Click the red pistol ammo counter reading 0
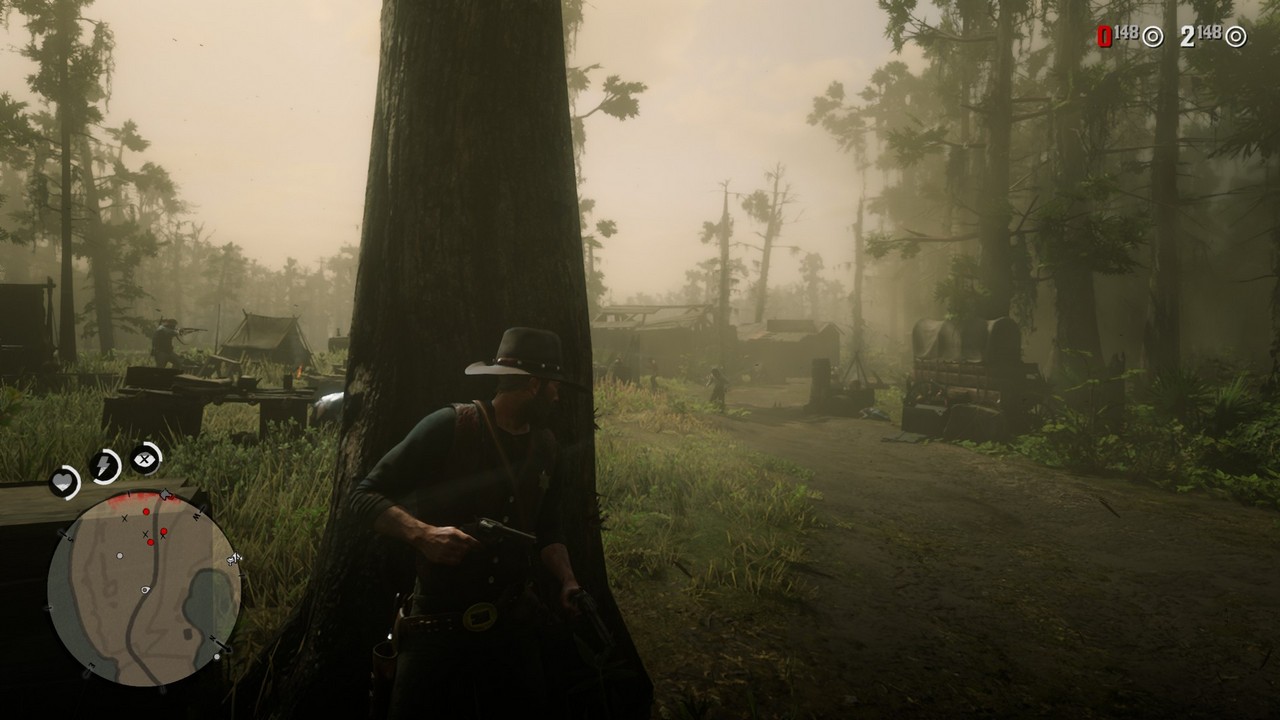The image size is (1280, 720). pos(1103,38)
